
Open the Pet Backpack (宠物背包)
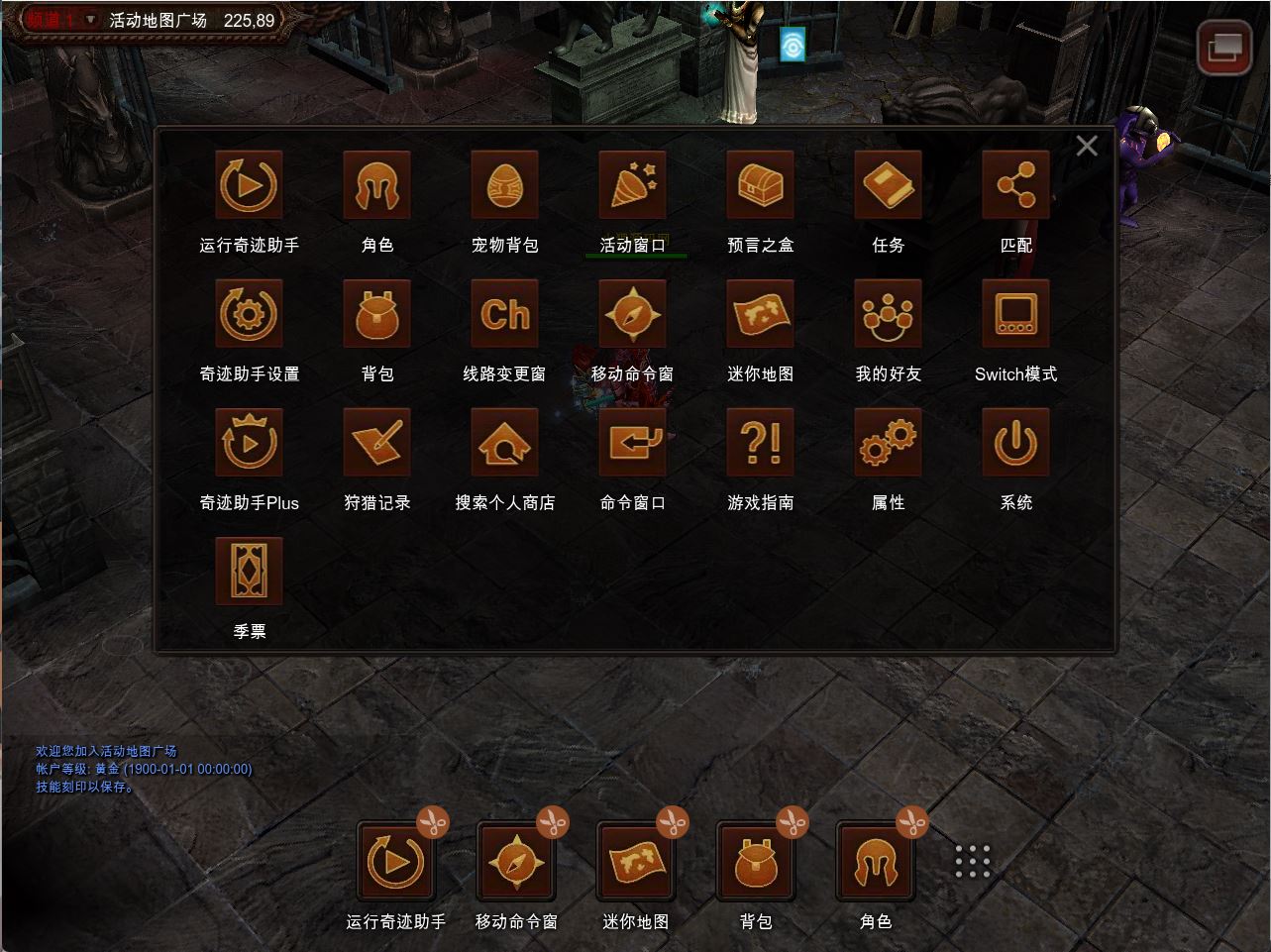(x=505, y=185)
